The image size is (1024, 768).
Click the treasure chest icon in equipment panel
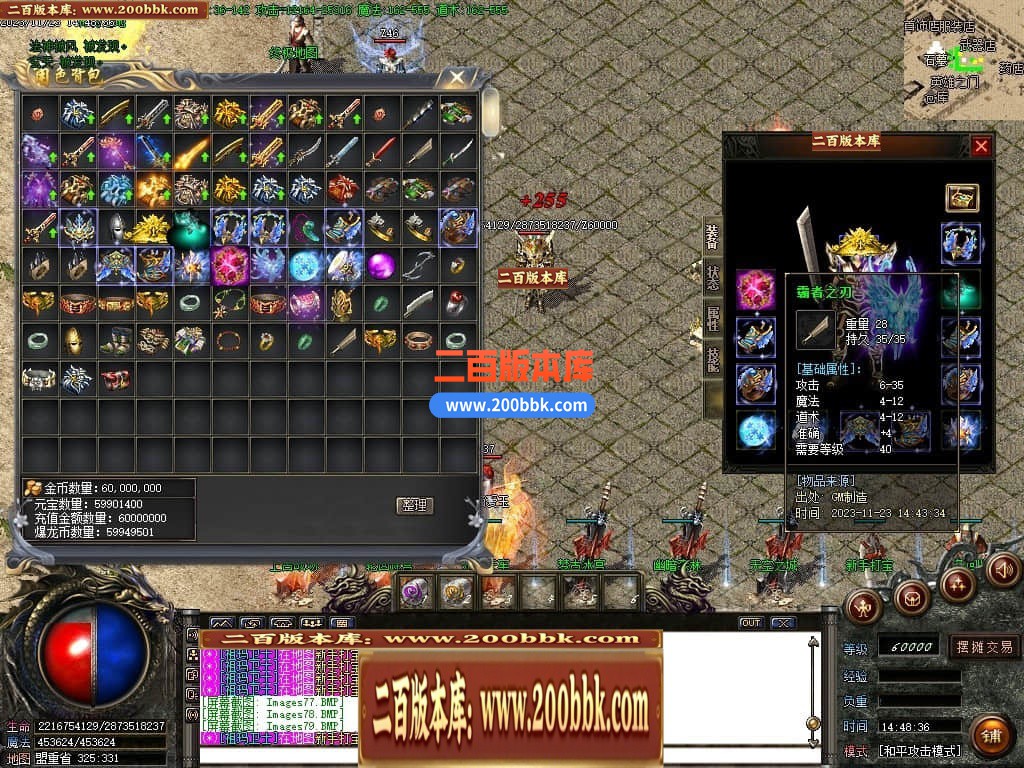pos(962,198)
